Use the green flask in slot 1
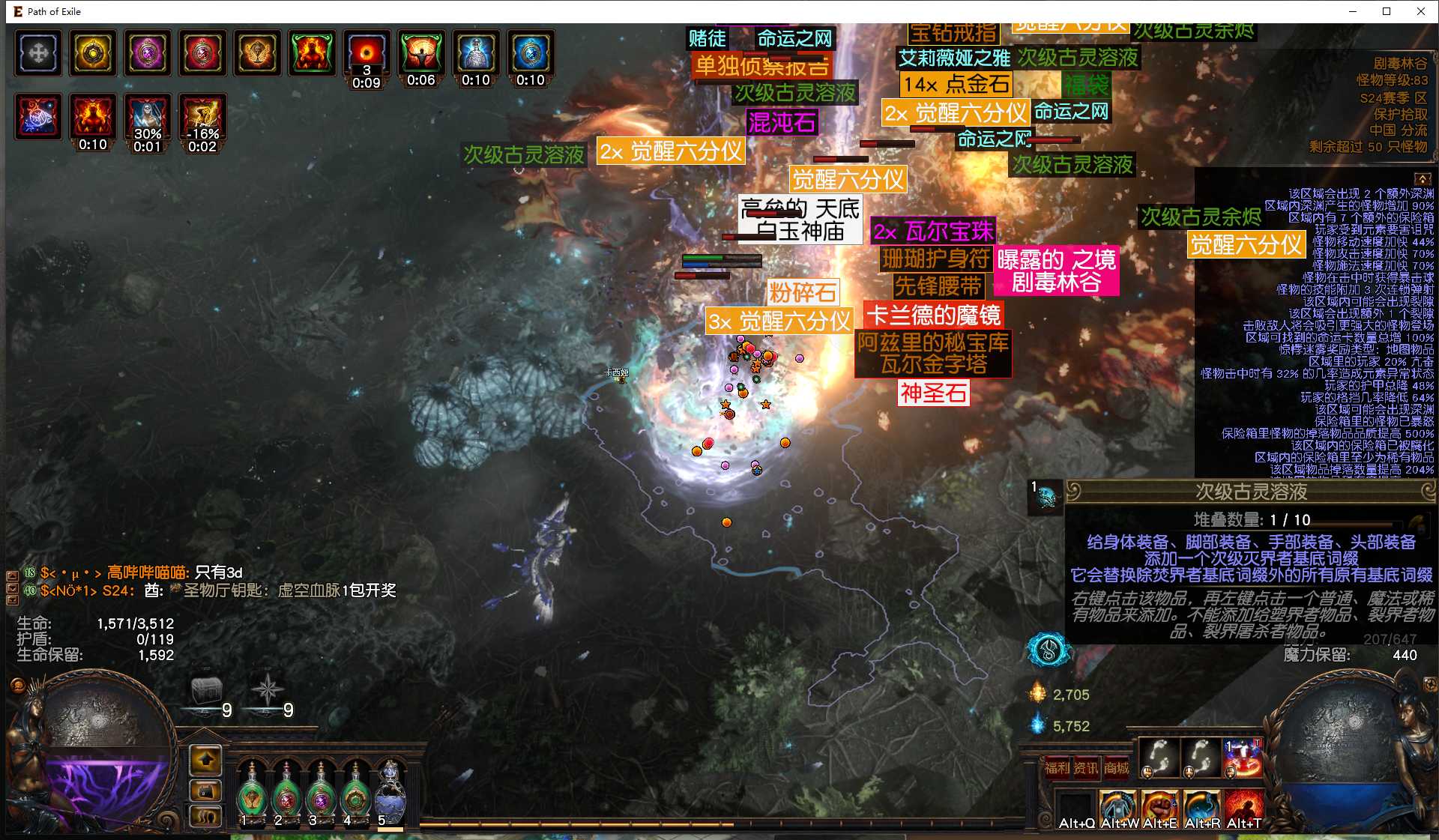This screenshot has height=840, width=1439. tap(252, 794)
